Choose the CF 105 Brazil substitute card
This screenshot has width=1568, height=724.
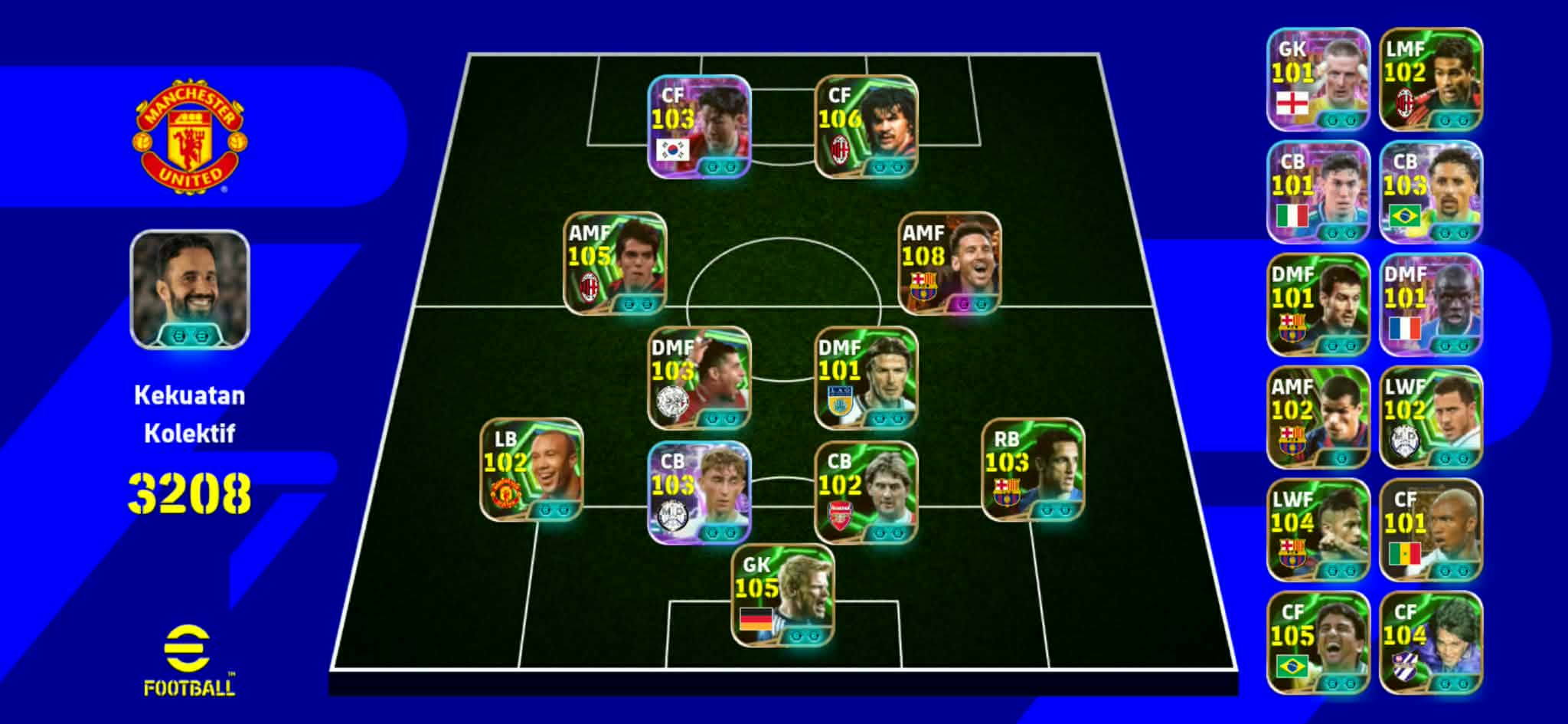pos(1318,643)
